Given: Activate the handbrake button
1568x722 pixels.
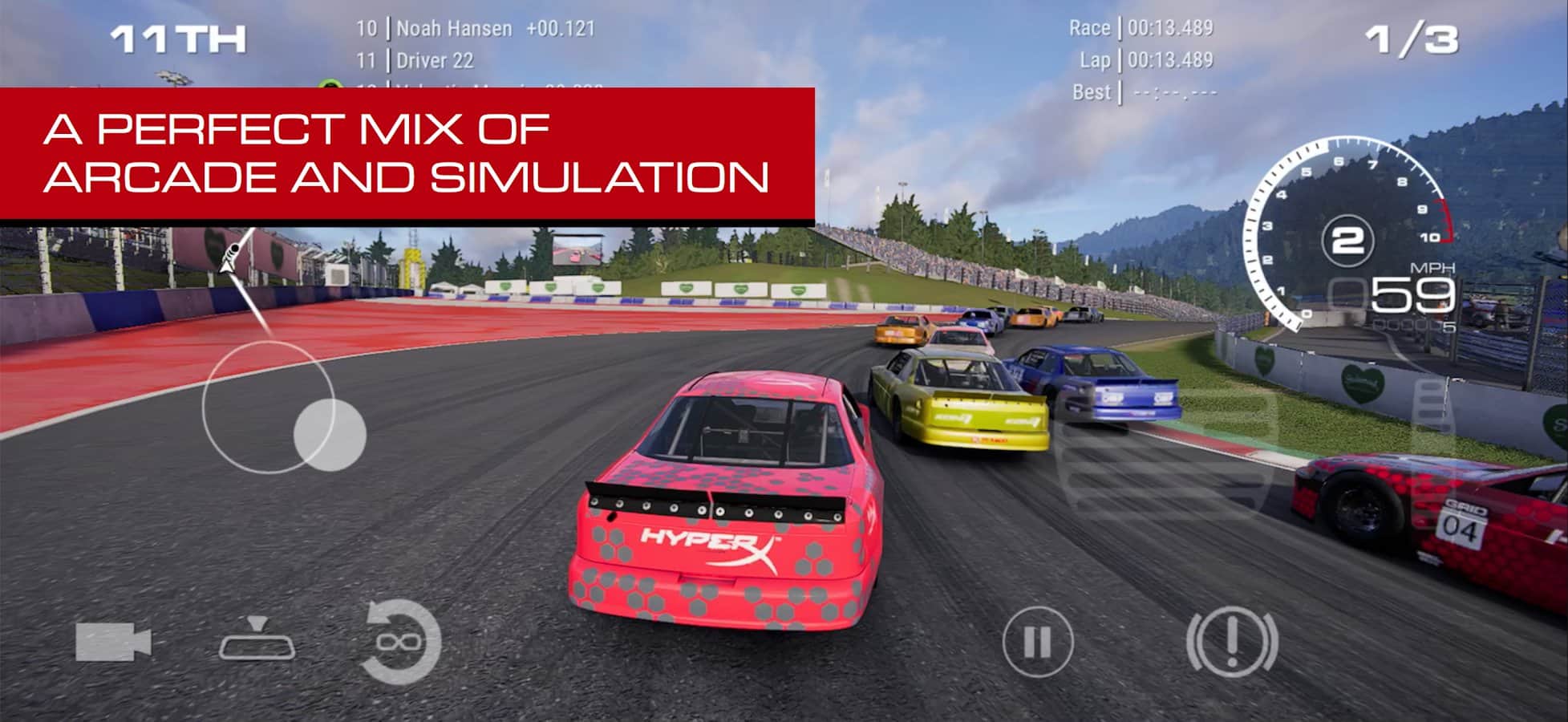Looking at the screenshot, I should (1232, 642).
